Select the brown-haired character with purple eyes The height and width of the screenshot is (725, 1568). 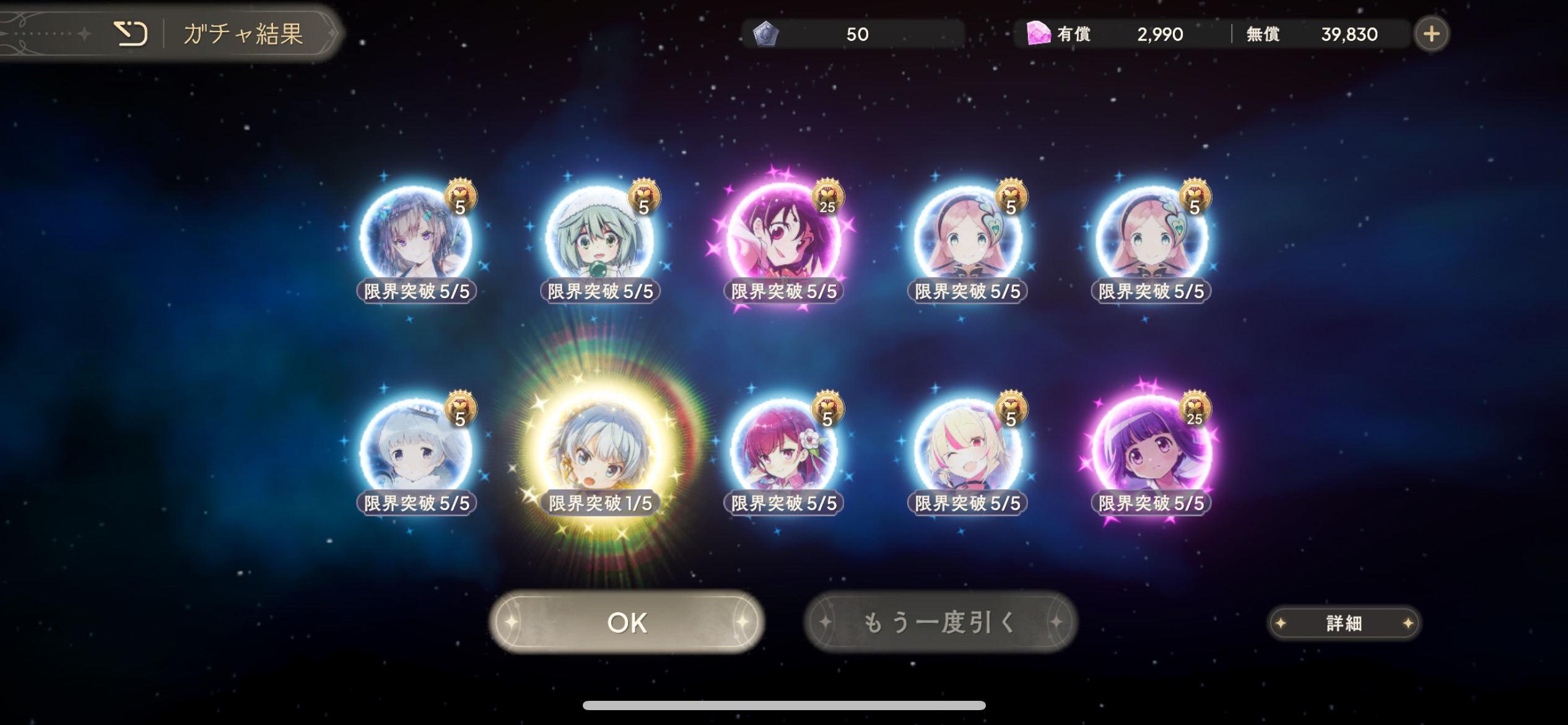coord(416,239)
